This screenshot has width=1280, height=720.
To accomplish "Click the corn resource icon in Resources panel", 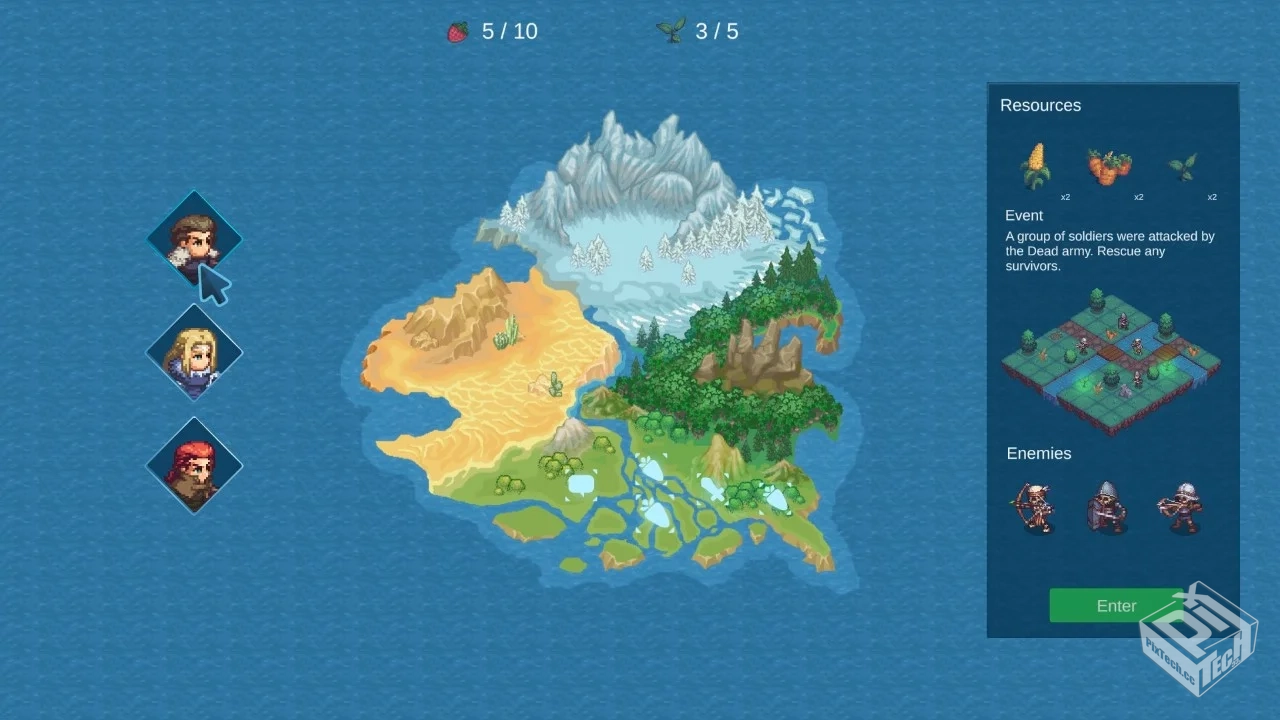I will 1036,165.
